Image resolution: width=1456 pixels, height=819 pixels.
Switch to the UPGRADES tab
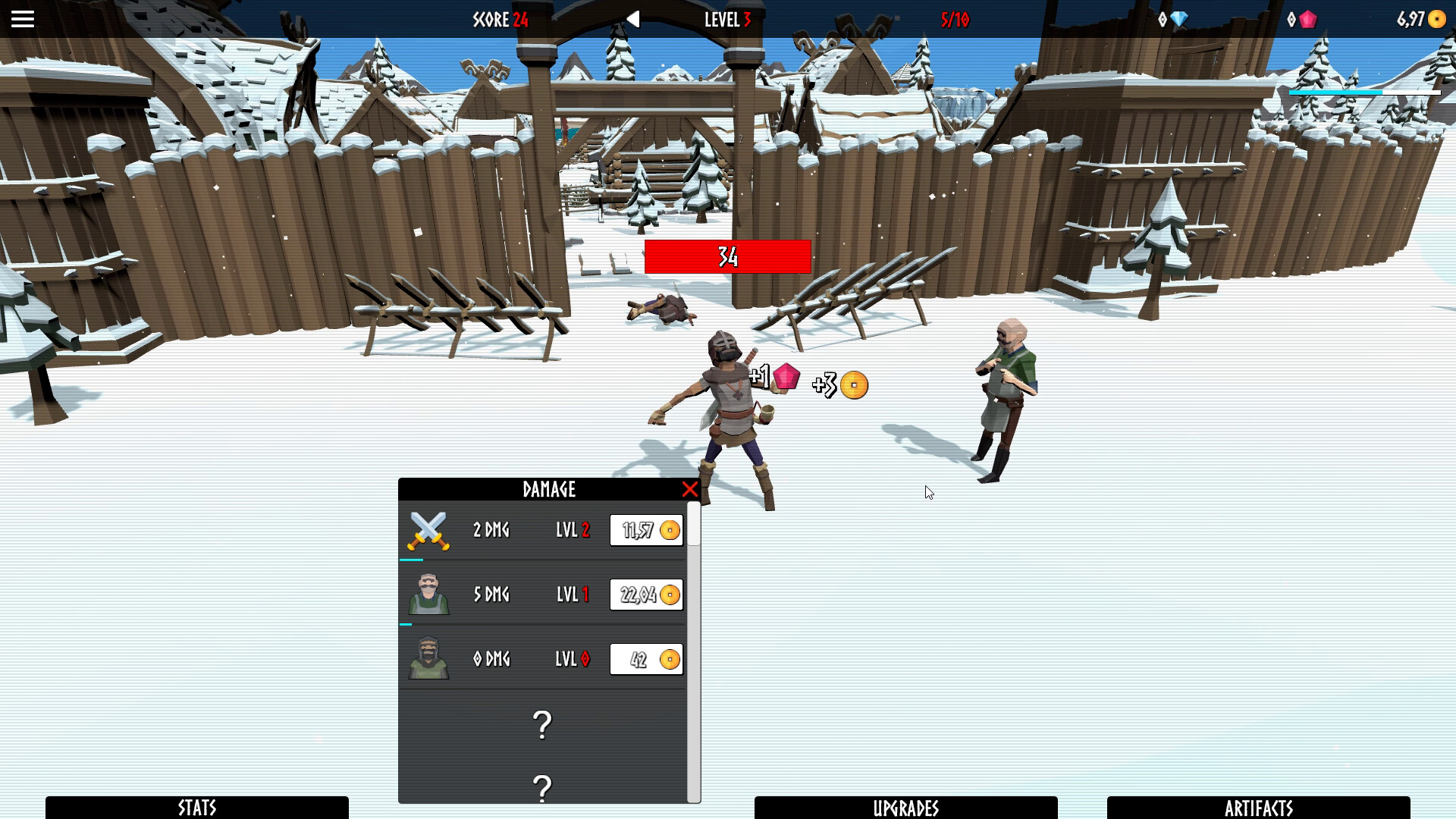pyautogui.click(x=908, y=807)
